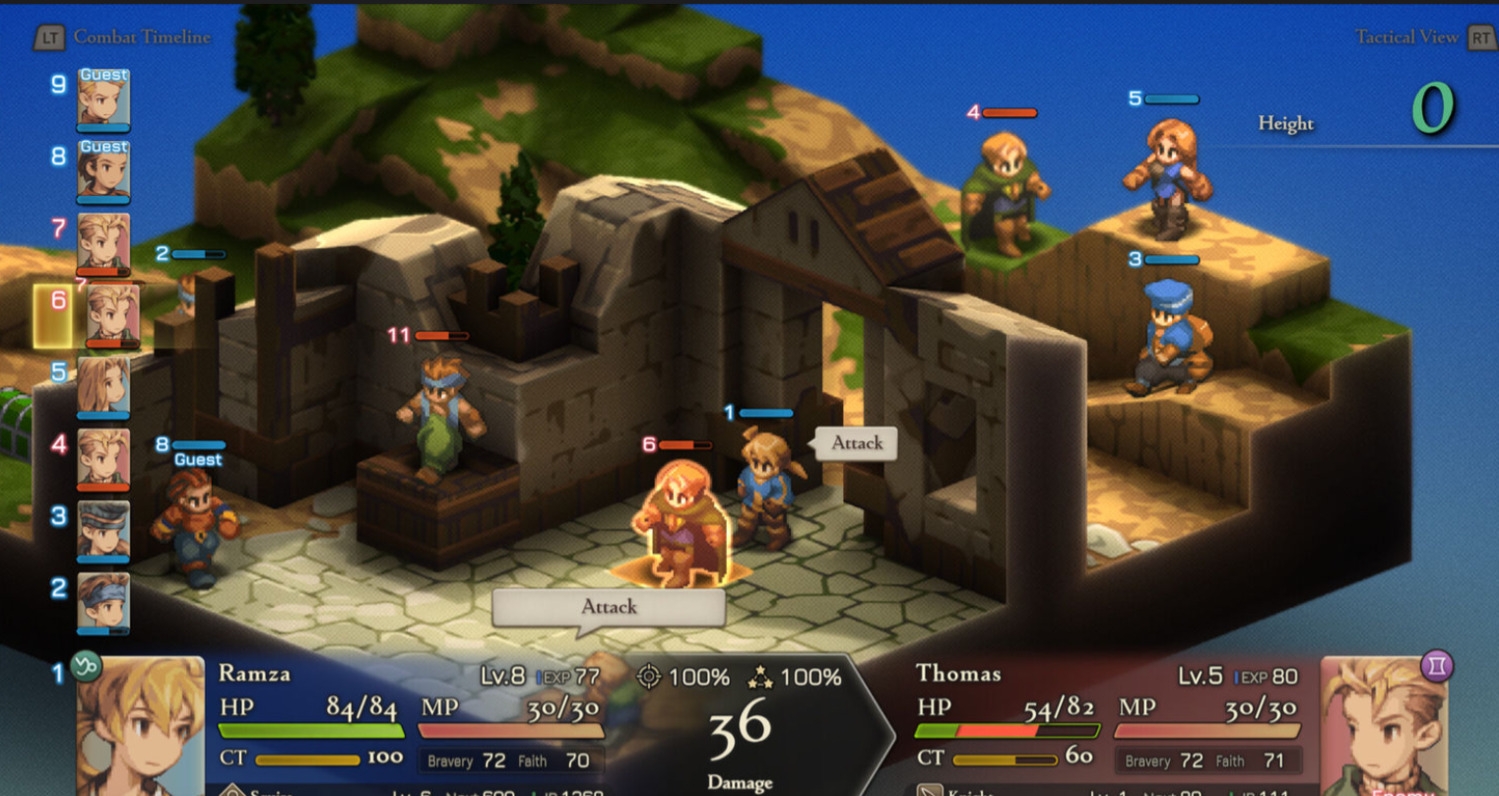This screenshot has width=1499, height=796.
Task: Open the Combat Timeline label
Action: 141,37
